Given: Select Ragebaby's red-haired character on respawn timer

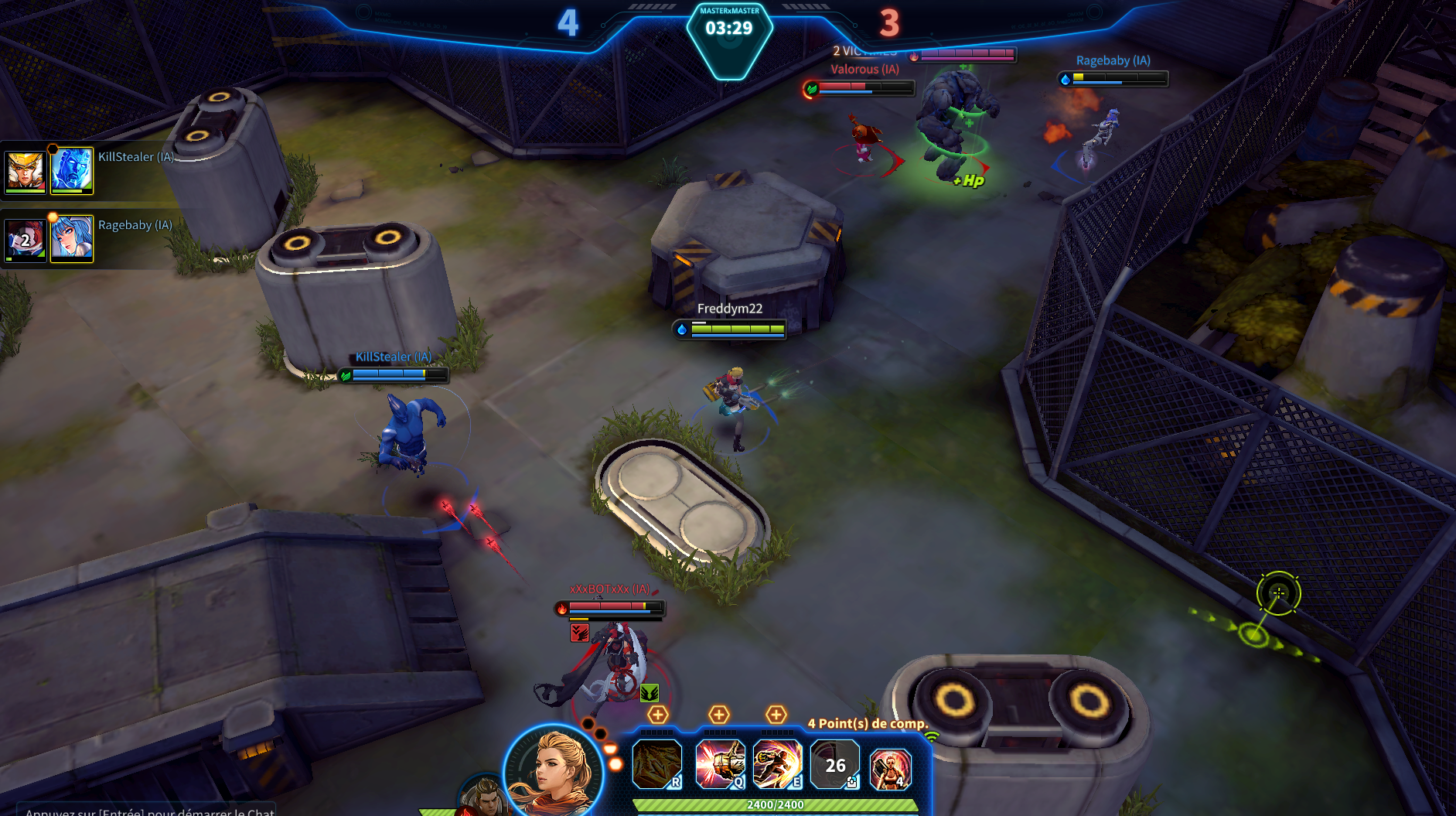Looking at the screenshot, I should (26, 240).
